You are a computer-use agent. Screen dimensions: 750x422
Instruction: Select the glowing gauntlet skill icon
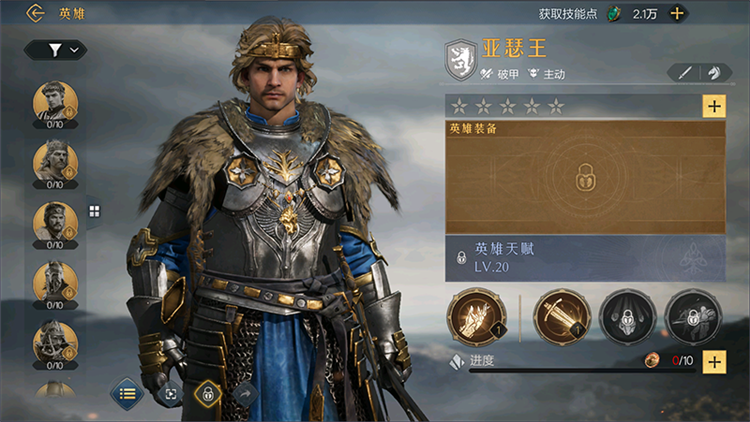pyautogui.click(x=473, y=316)
